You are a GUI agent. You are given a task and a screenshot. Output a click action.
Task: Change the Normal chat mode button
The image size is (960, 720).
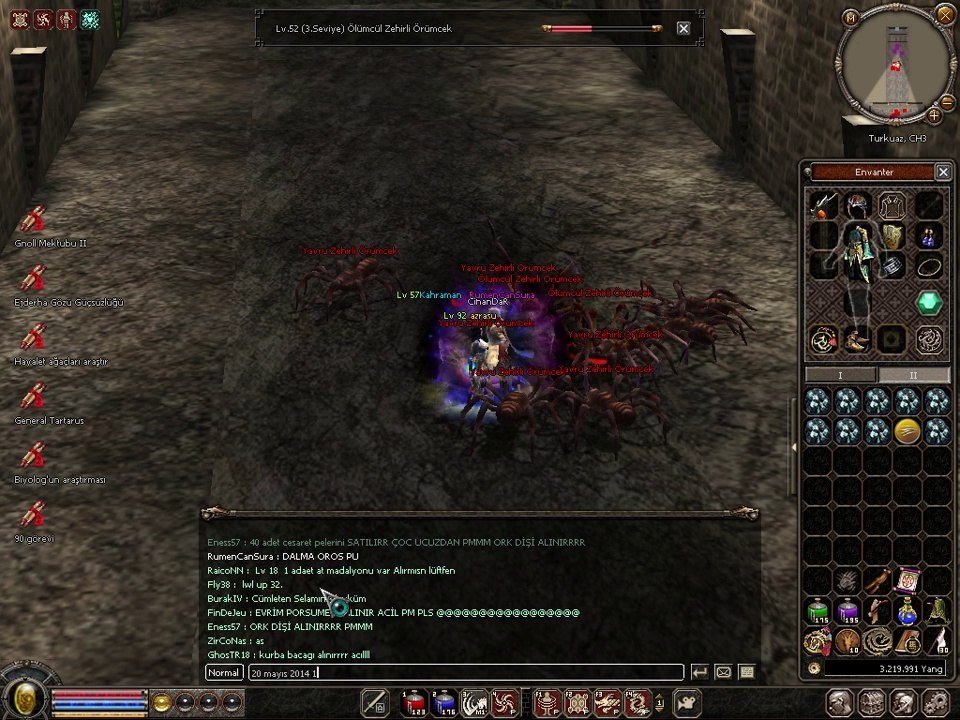click(x=224, y=673)
